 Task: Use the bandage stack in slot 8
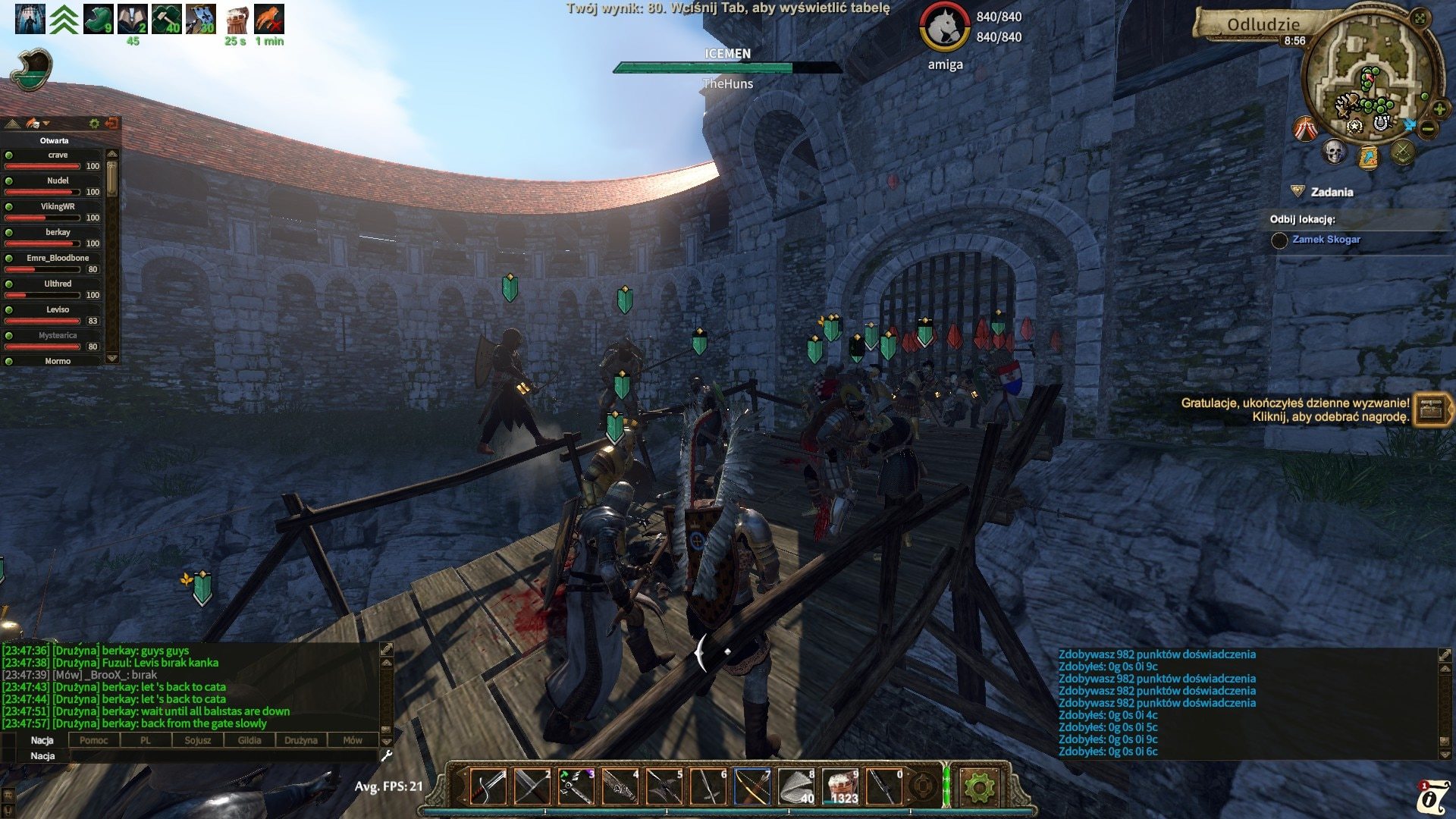pyautogui.click(x=795, y=786)
